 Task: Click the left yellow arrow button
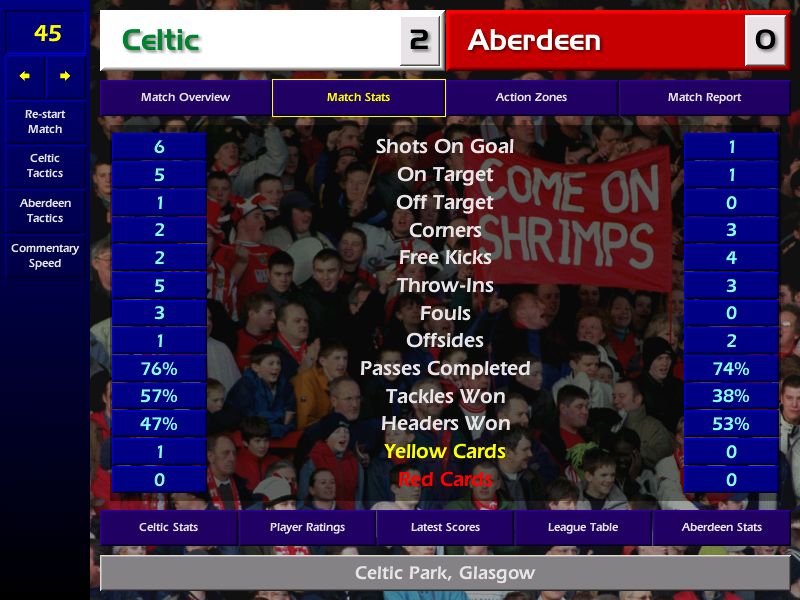click(25, 76)
